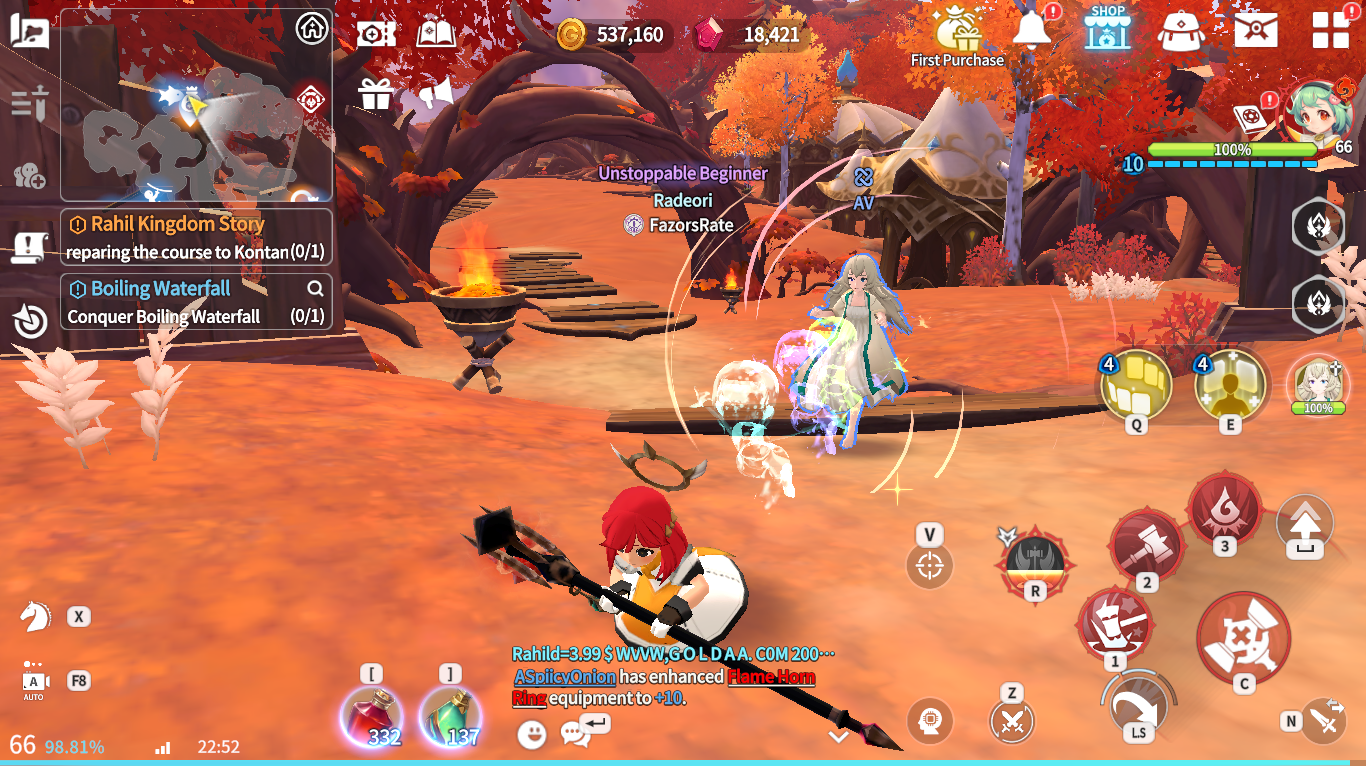Claim the First Purchase offer
The width and height of the screenshot is (1366, 766).
coord(956,37)
